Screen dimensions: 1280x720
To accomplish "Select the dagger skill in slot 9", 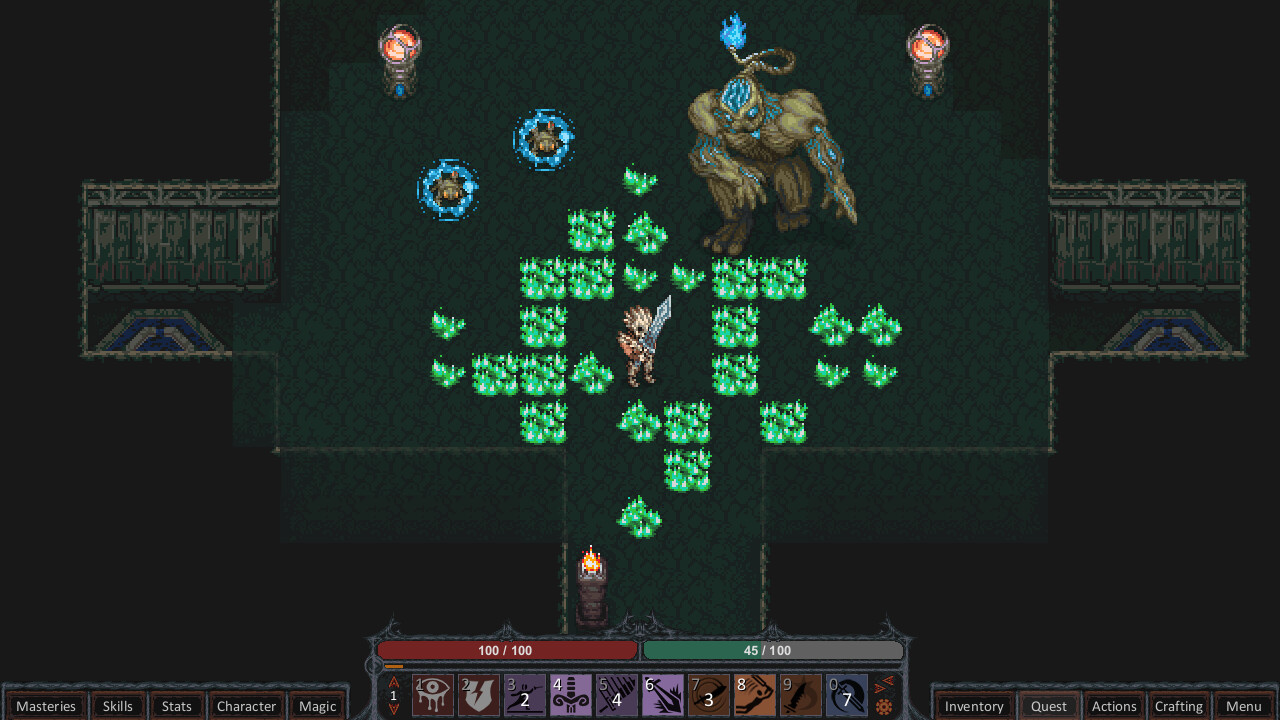I will (x=801, y=695).
